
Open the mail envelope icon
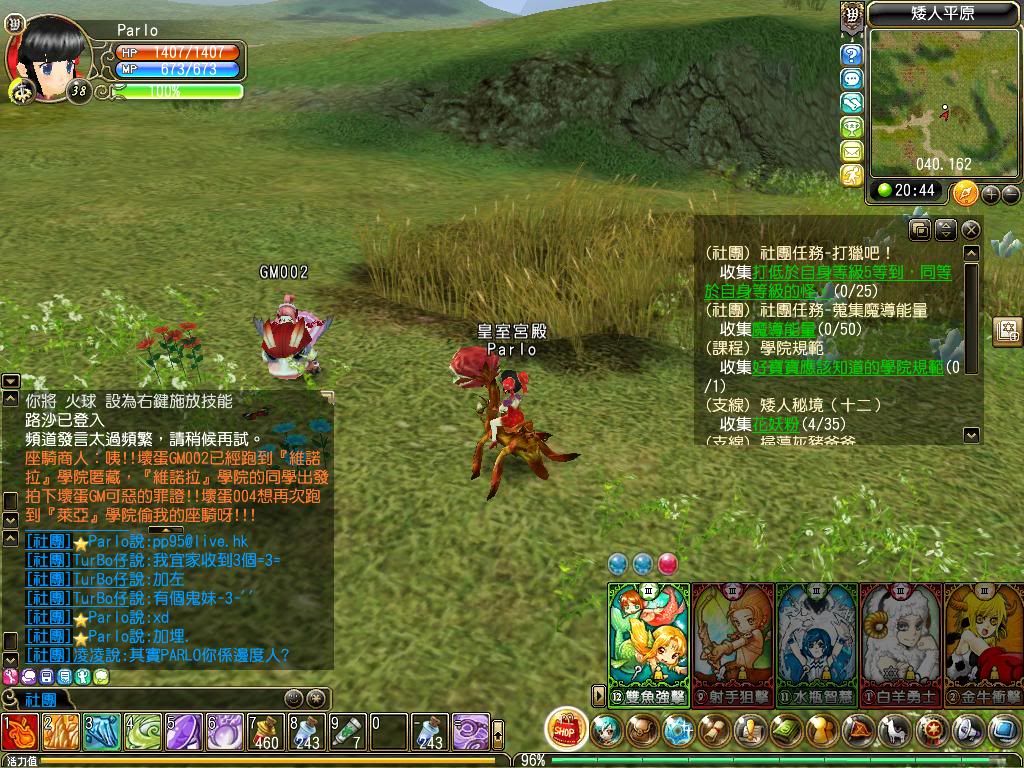tap(851, 151)
